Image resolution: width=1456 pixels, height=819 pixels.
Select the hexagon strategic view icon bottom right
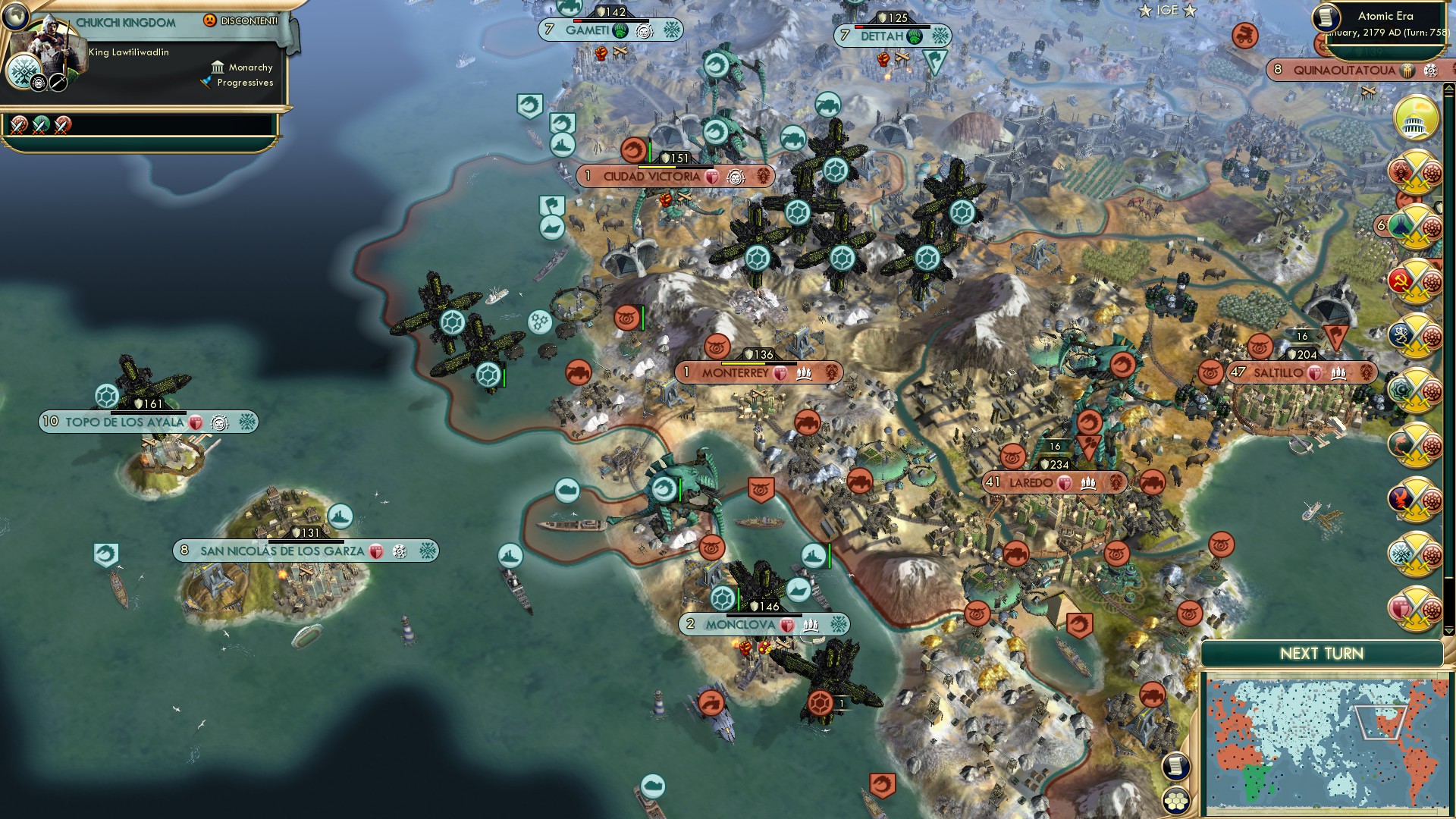tap(1177, 801)
